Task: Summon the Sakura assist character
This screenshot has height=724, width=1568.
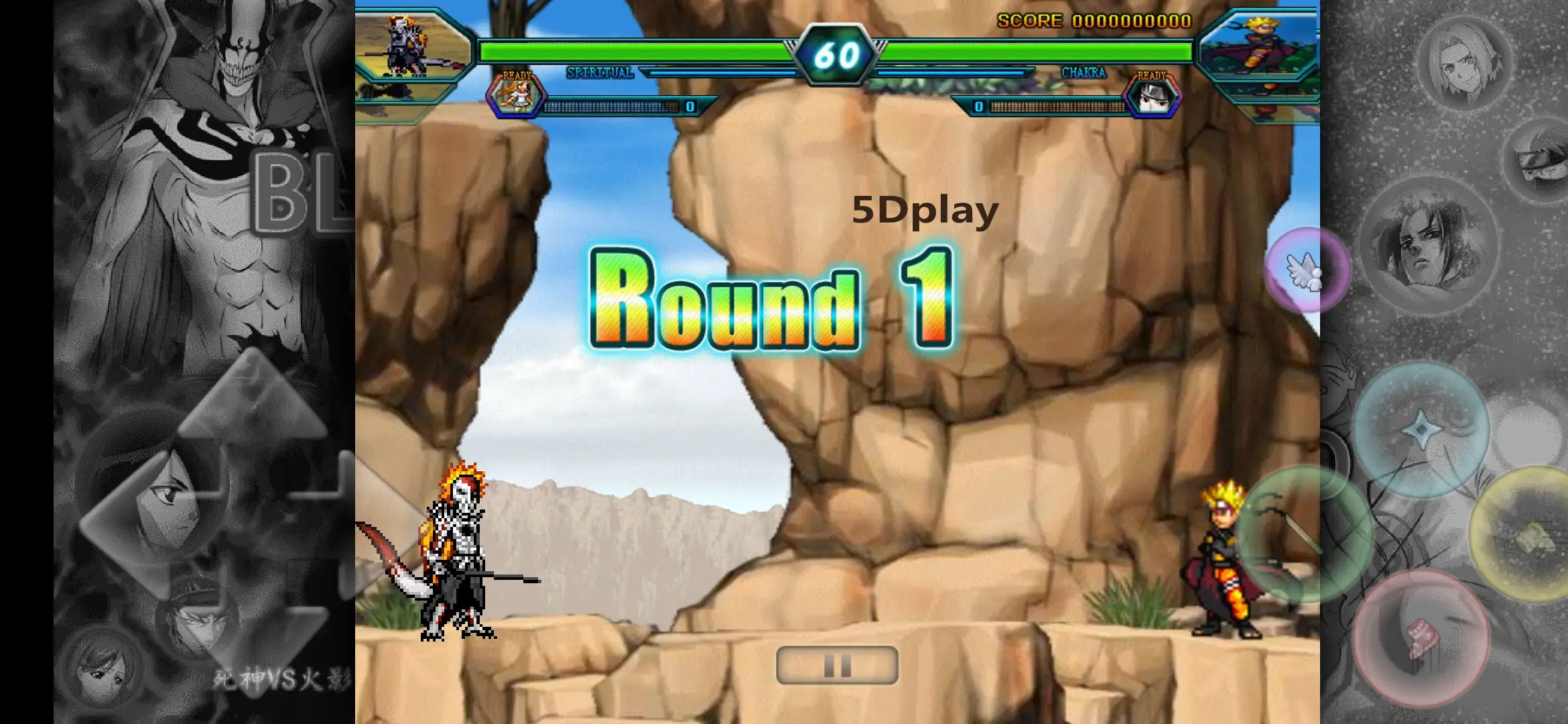Action: pos(1466,64)
